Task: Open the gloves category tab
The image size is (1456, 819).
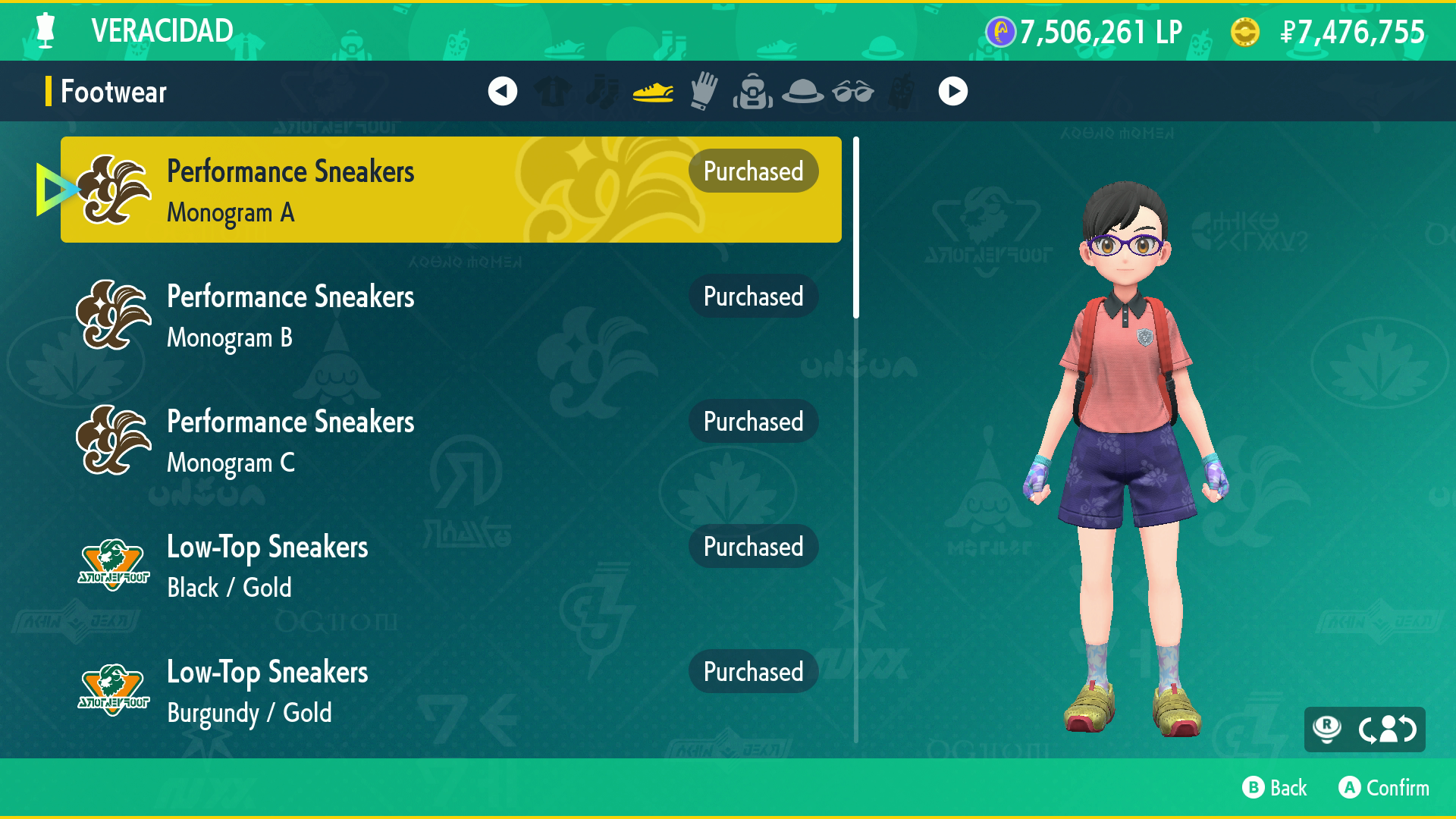Action: pyautogui.click(x=704, y=92)
